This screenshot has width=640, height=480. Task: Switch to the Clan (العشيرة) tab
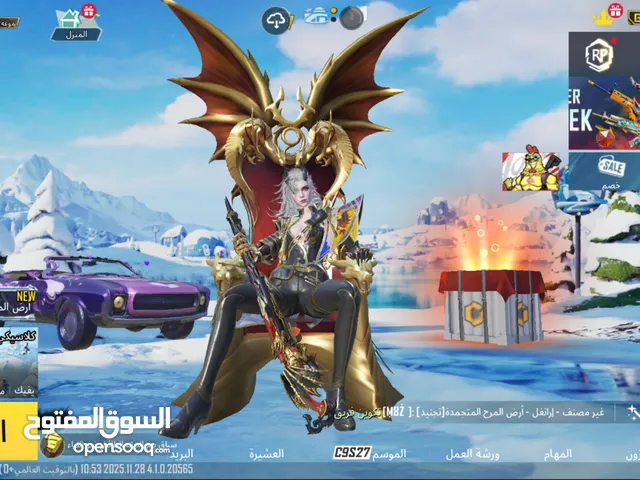(x=267, y=454)
